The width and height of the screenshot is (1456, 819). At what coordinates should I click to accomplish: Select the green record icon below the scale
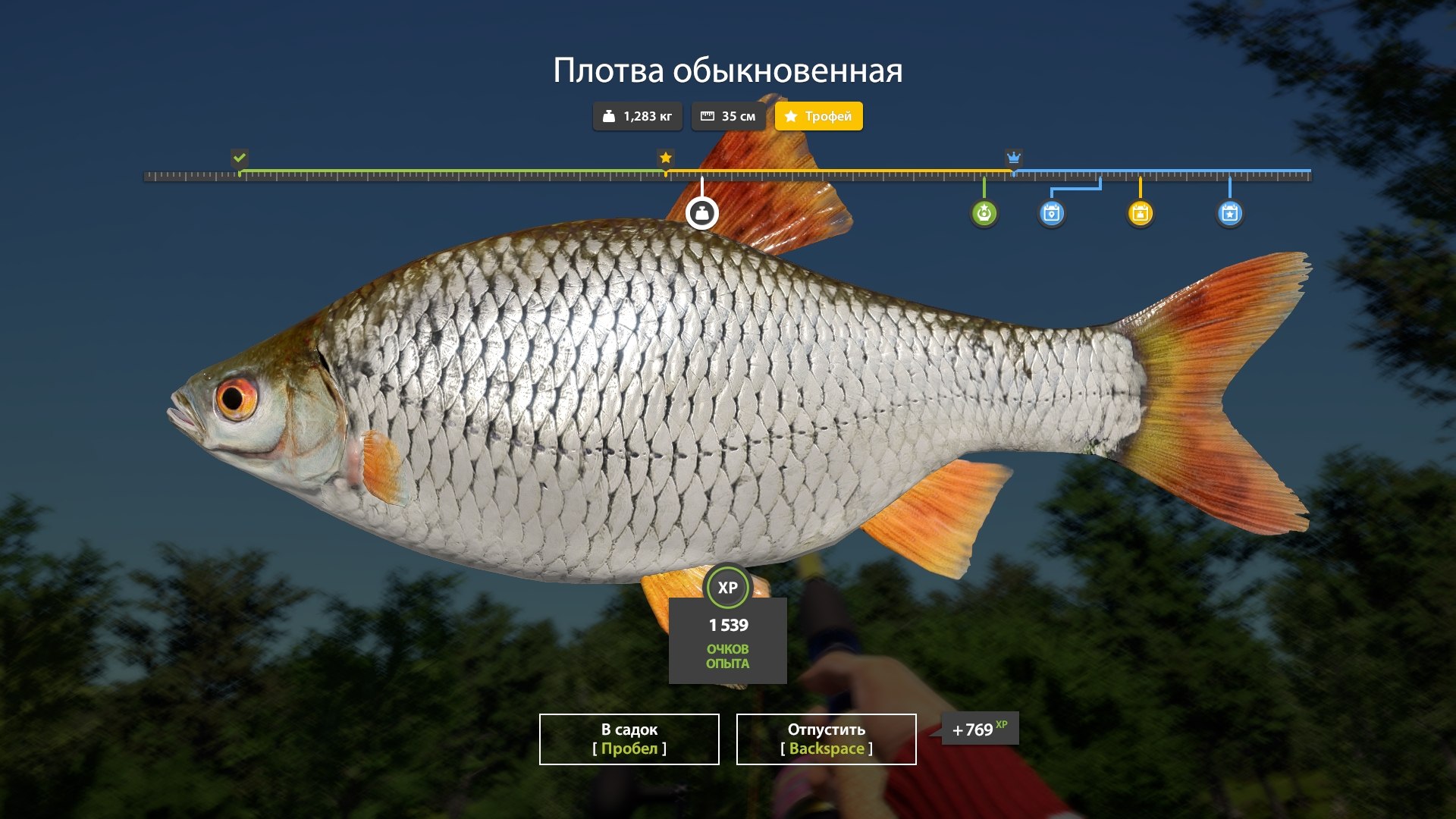[x=984, y=213]
